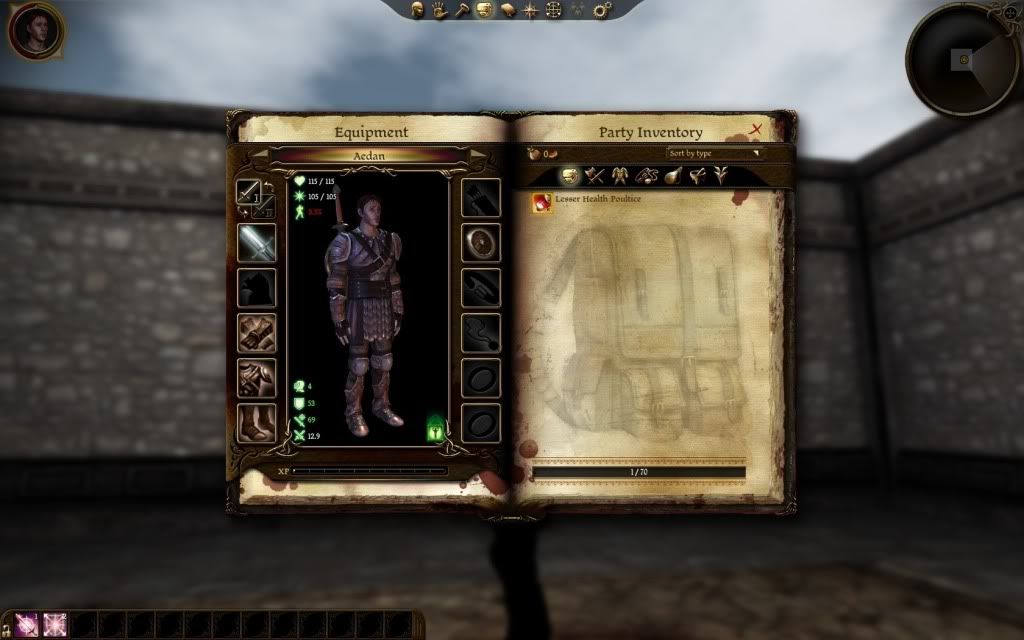Show the potion flask inventory category
This screenshot has height=640, width=1024.
(x=670, y=177)
